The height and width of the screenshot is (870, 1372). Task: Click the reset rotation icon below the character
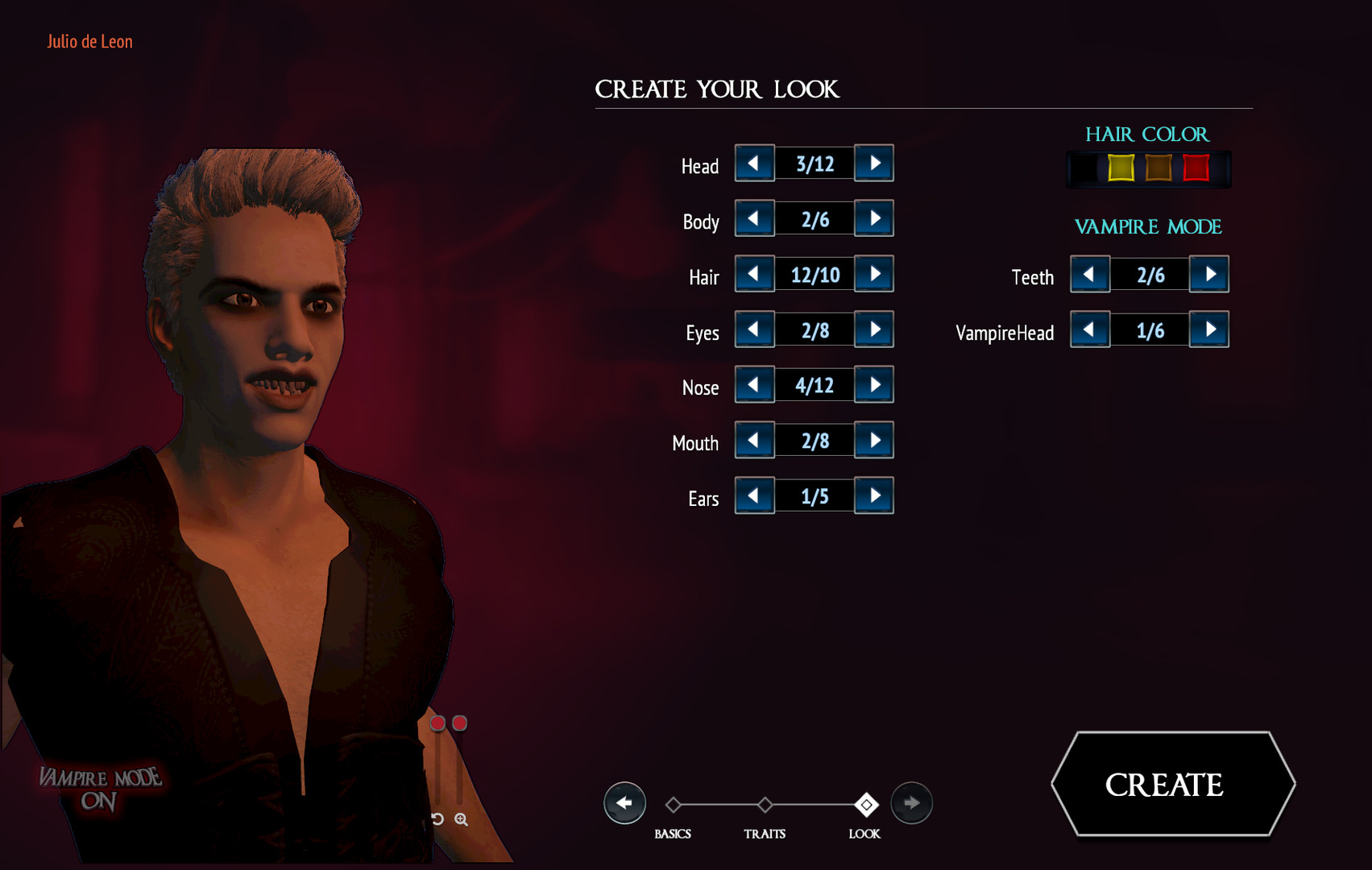[x=436, y=820]
